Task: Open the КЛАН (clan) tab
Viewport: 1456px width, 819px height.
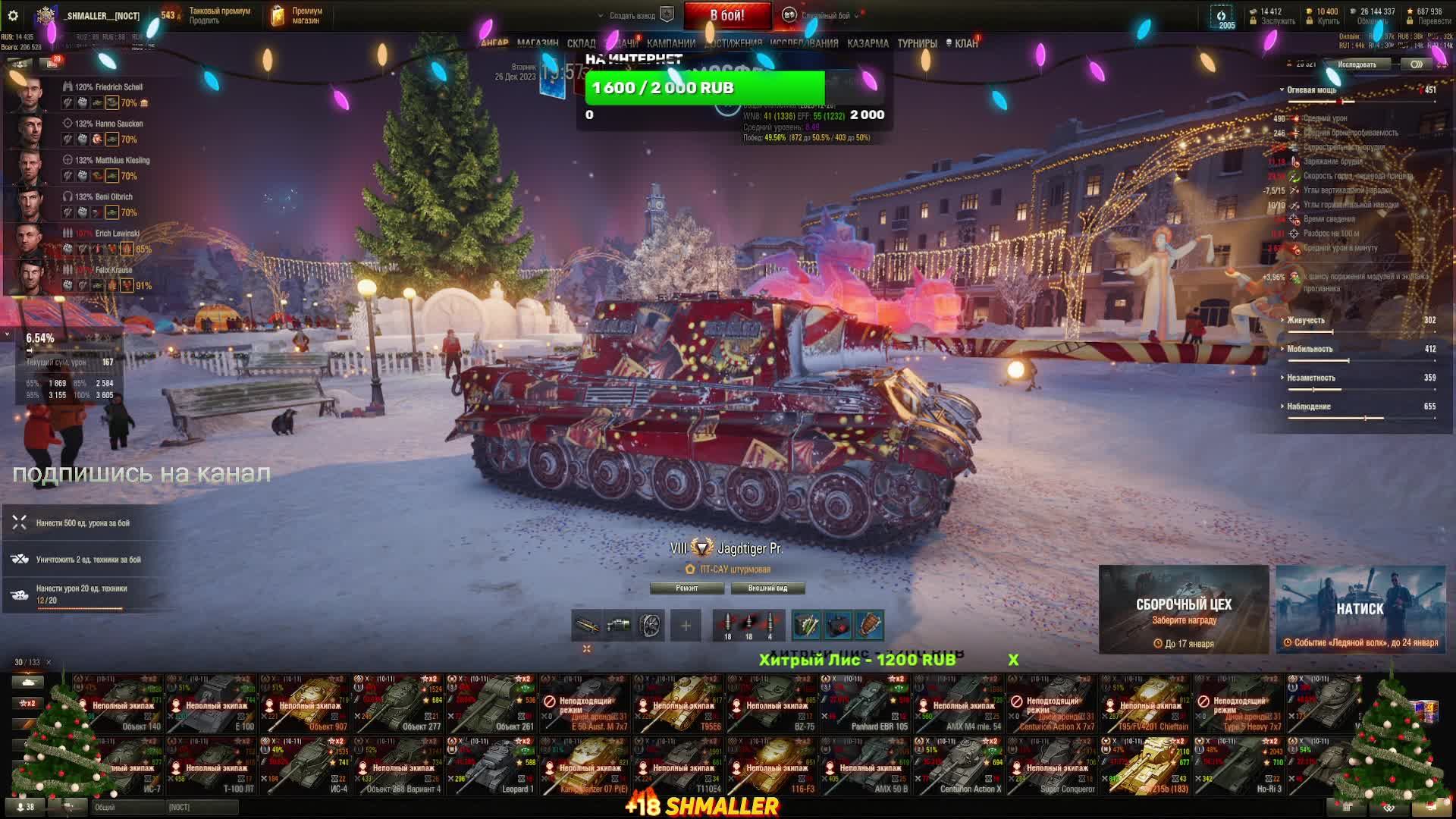Action: [965, 43]
